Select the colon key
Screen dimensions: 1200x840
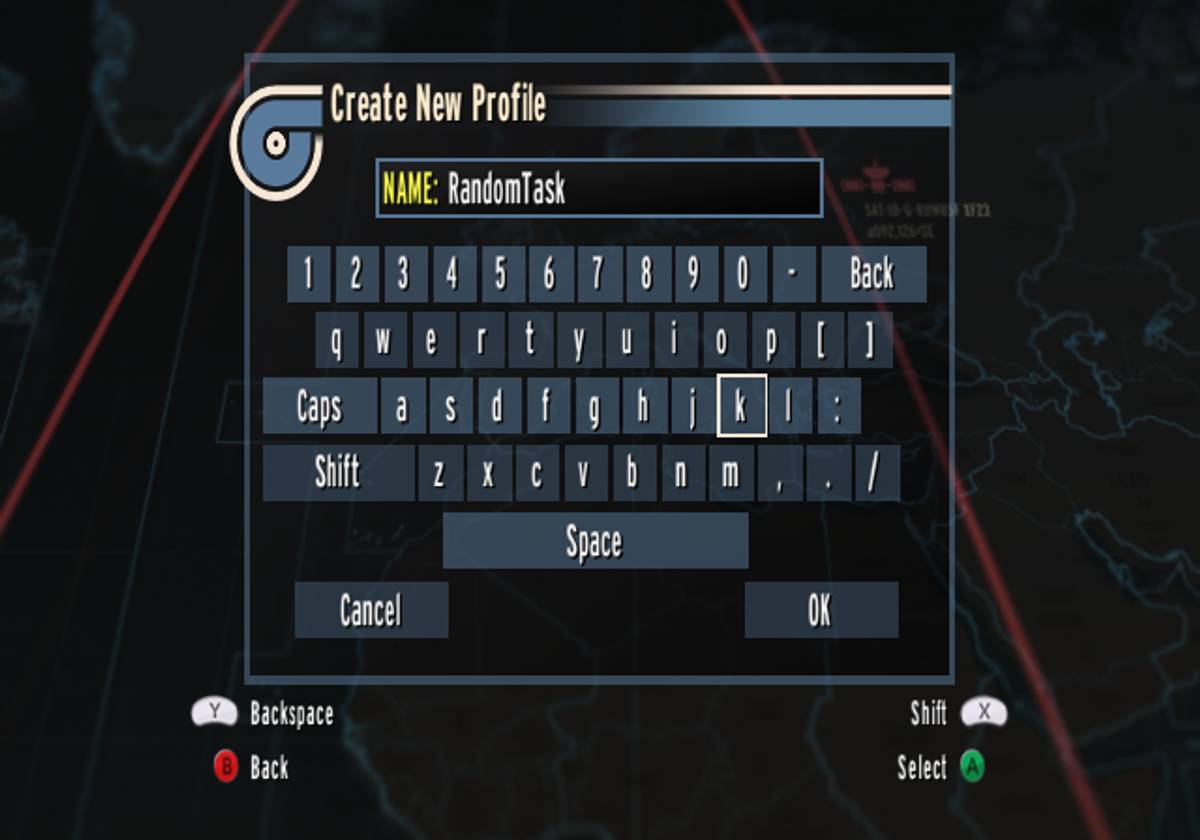[x=838, y=407]
